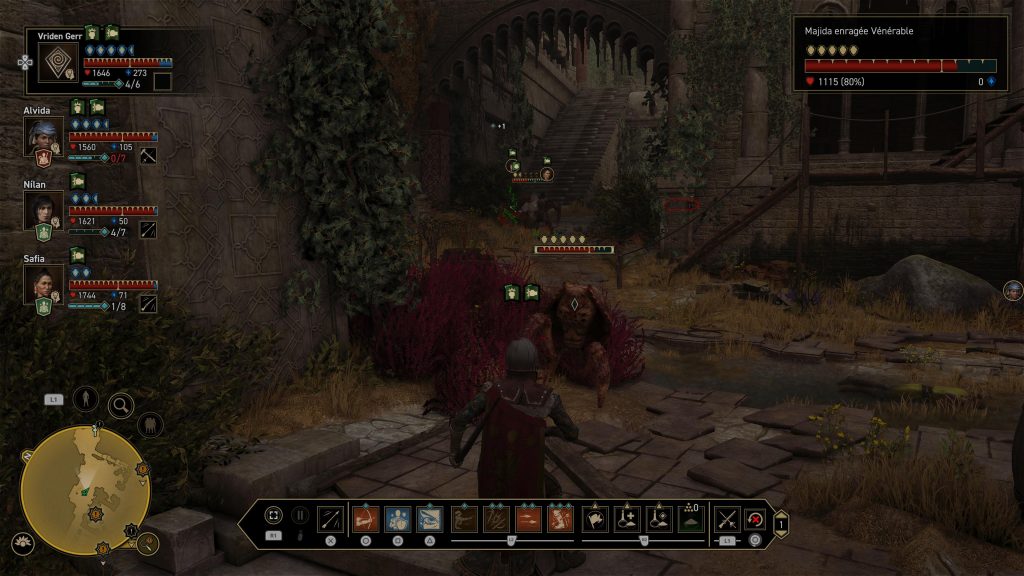Select the basic arrow attack slot
The width and height of the screenshot is (1024, 576).
pyautogui.click(x=330, y=518)
